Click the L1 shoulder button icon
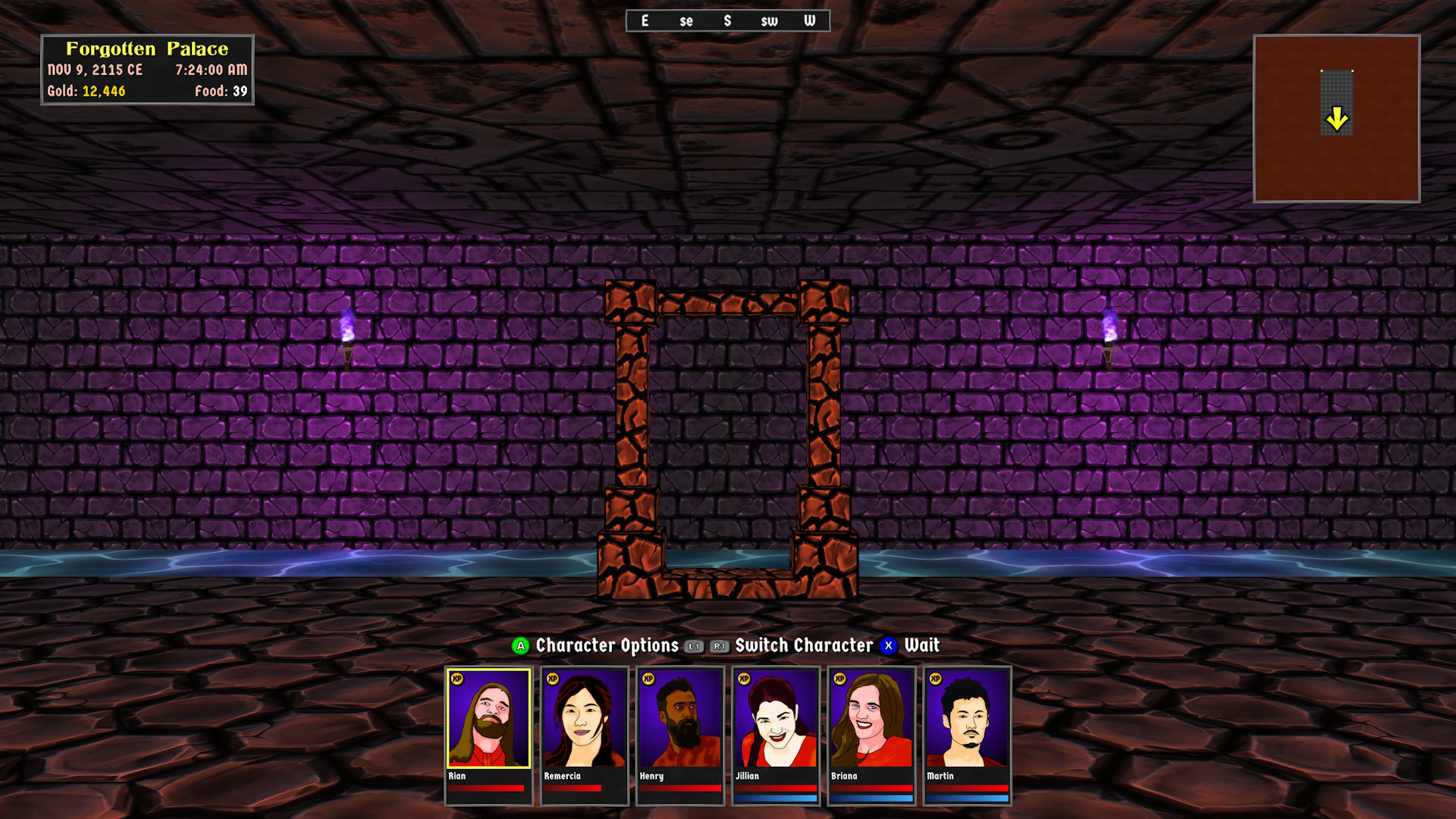Screen dimensions: 1456x819 click(x=692, y=646)
